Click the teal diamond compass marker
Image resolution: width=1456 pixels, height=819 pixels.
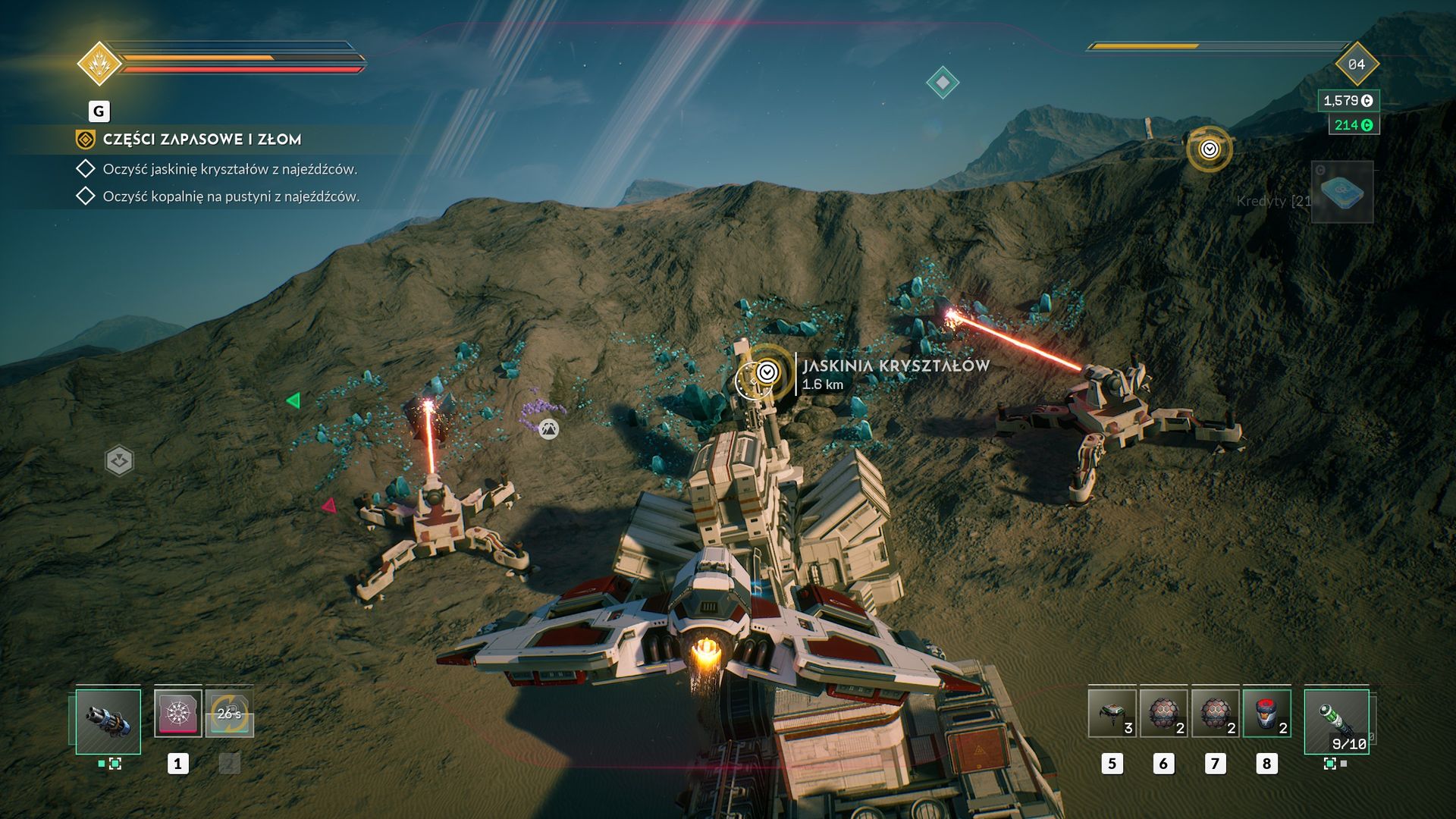pos(943,82)
